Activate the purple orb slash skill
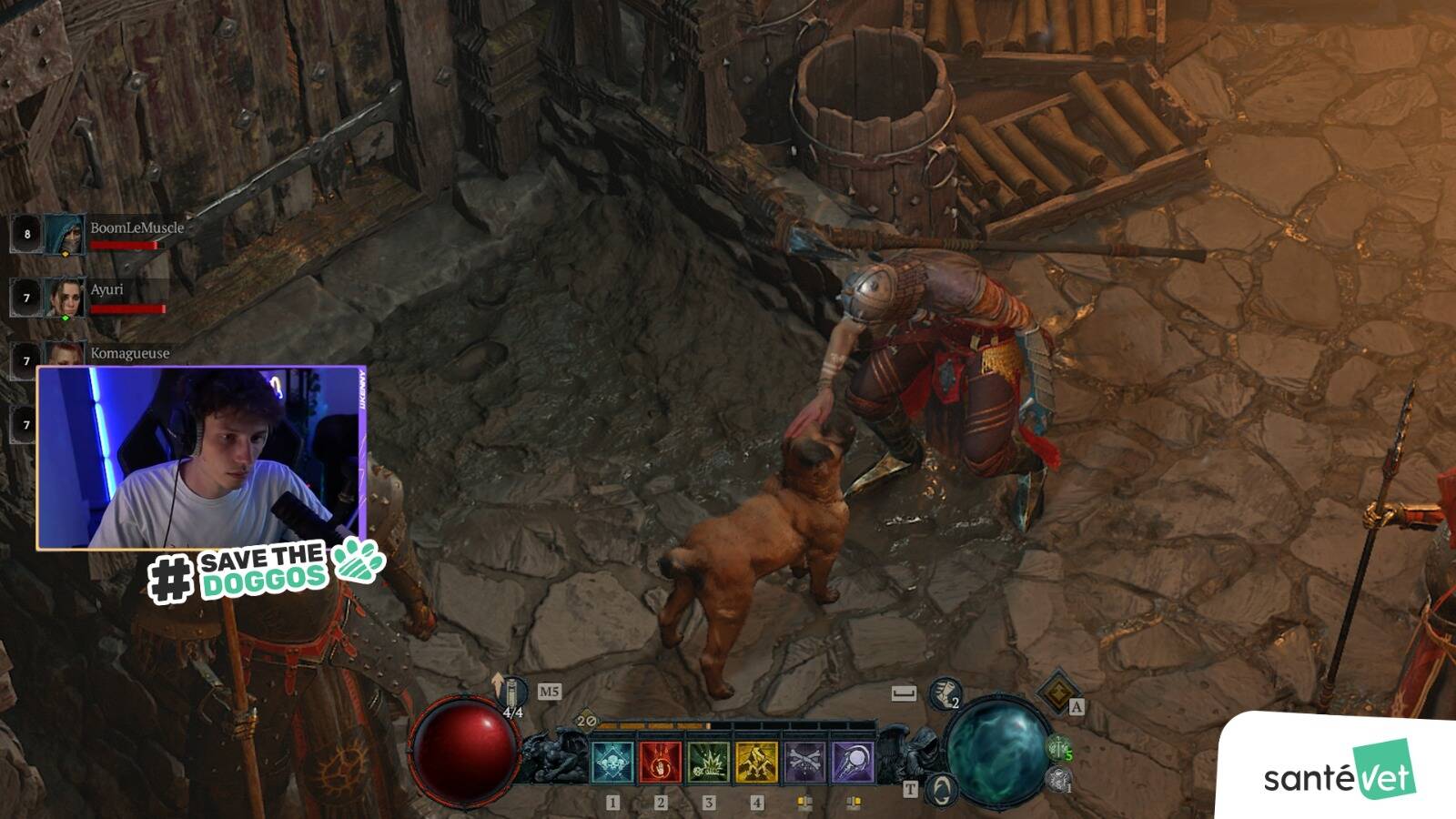Viewport: 1456px width, 819px height. tap(853, 762)
